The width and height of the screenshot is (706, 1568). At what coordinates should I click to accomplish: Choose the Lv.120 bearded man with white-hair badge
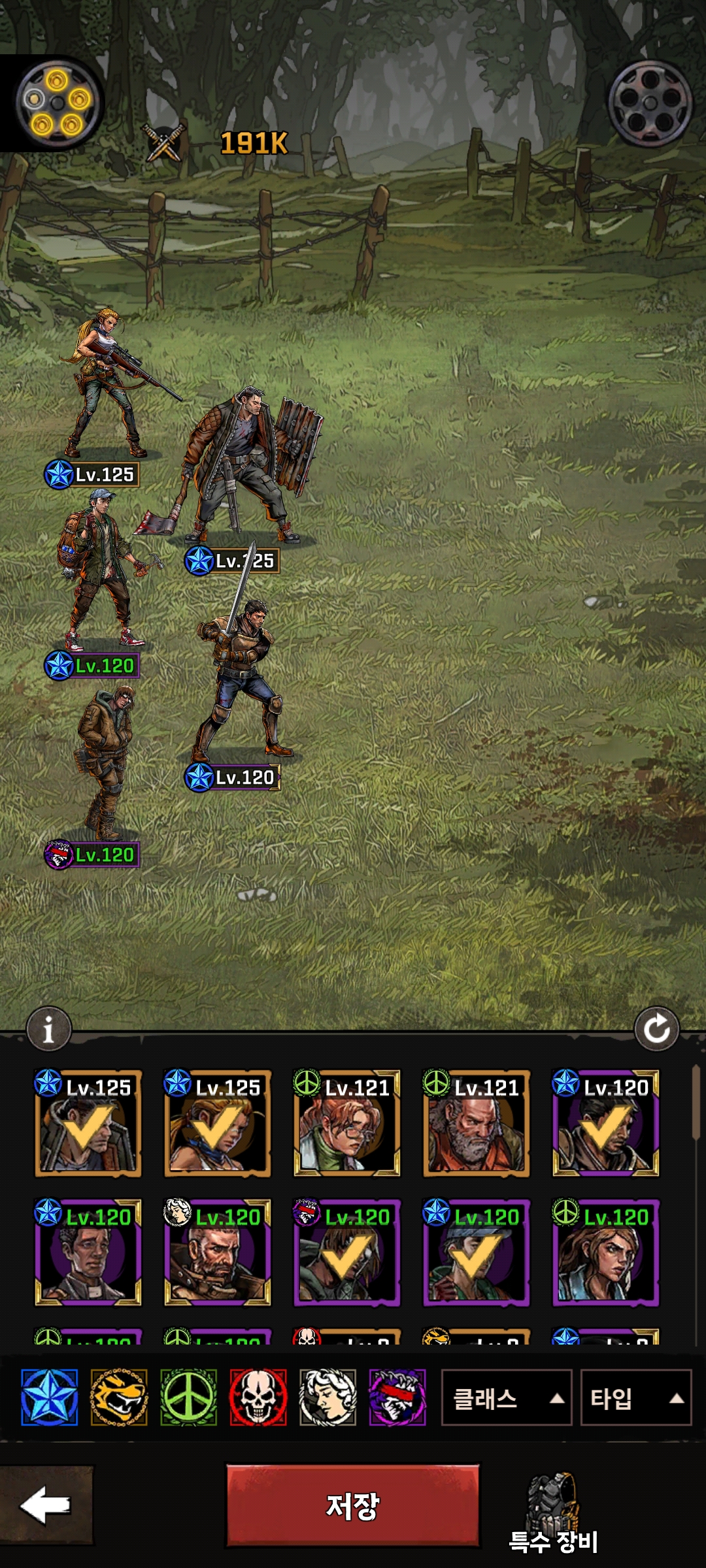(x=217, y=1253)
